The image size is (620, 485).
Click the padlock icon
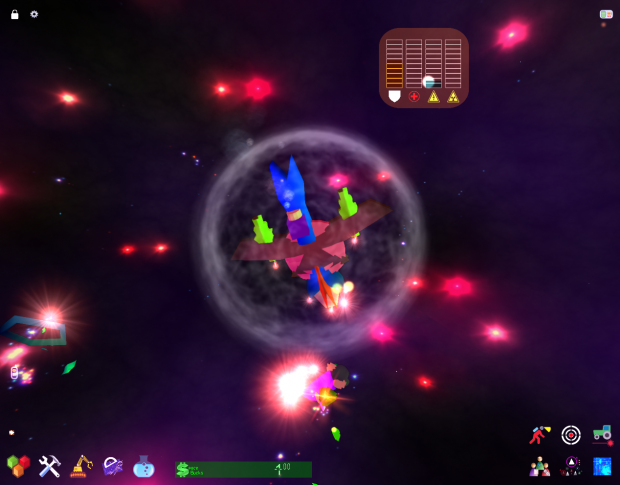pos(15,14)
